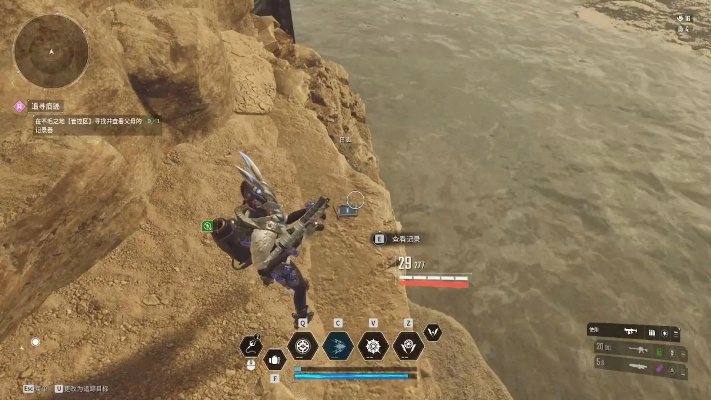This screenshot has height=400, width=711.
Task: Click the pink quest marker icon
Action: click(18, 105)
